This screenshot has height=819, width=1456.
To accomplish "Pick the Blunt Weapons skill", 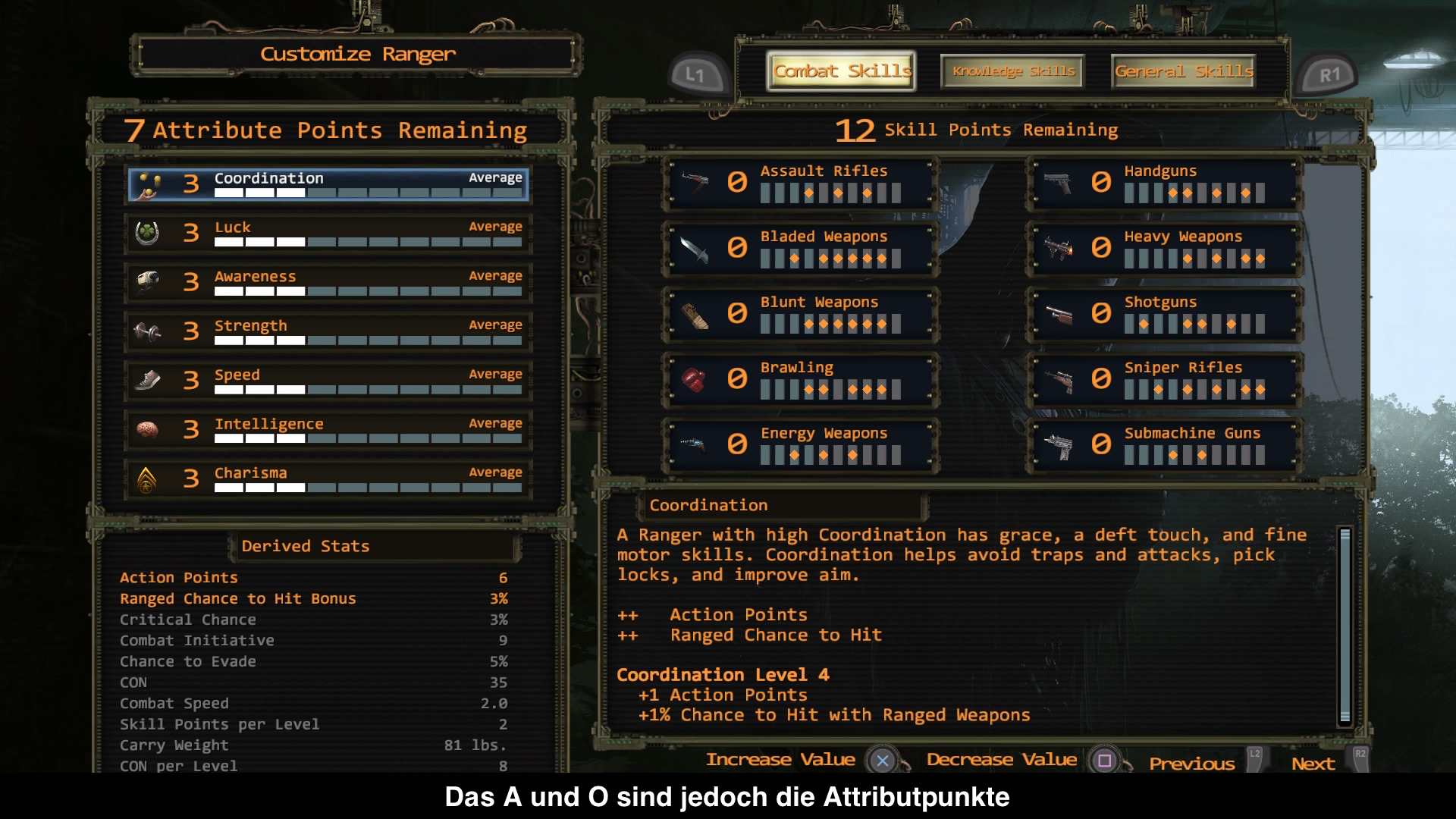I will click(x=801, y=314).
